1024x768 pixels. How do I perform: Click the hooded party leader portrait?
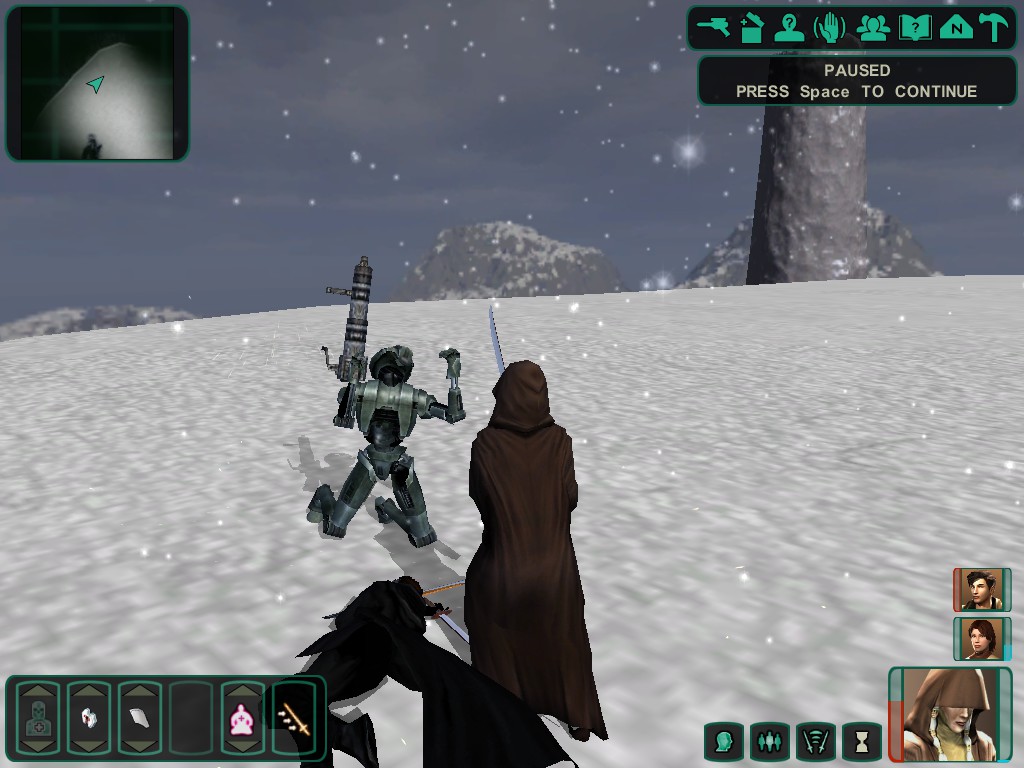point(950,714)
